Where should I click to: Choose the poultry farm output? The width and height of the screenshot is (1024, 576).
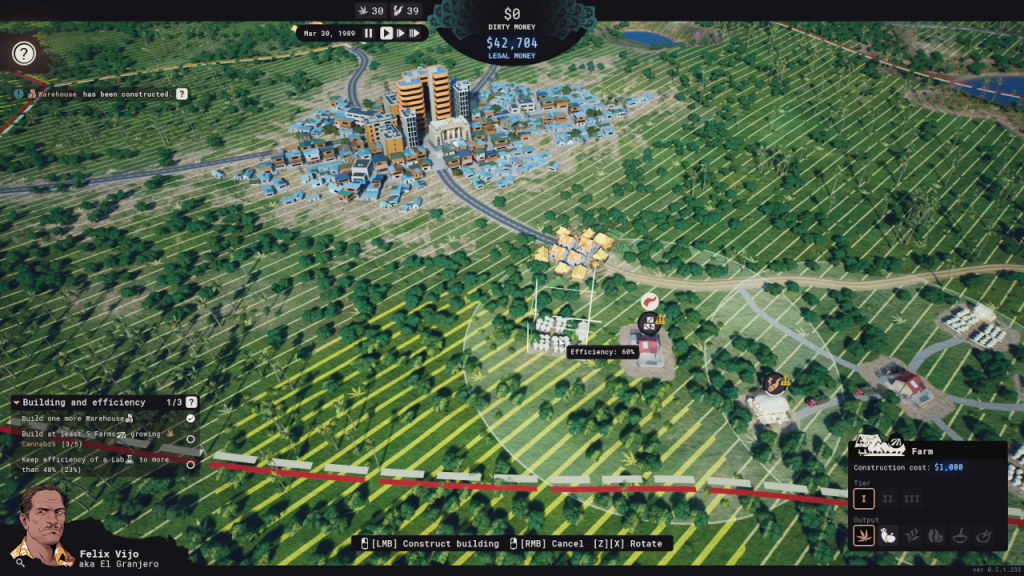click(983, 536)
